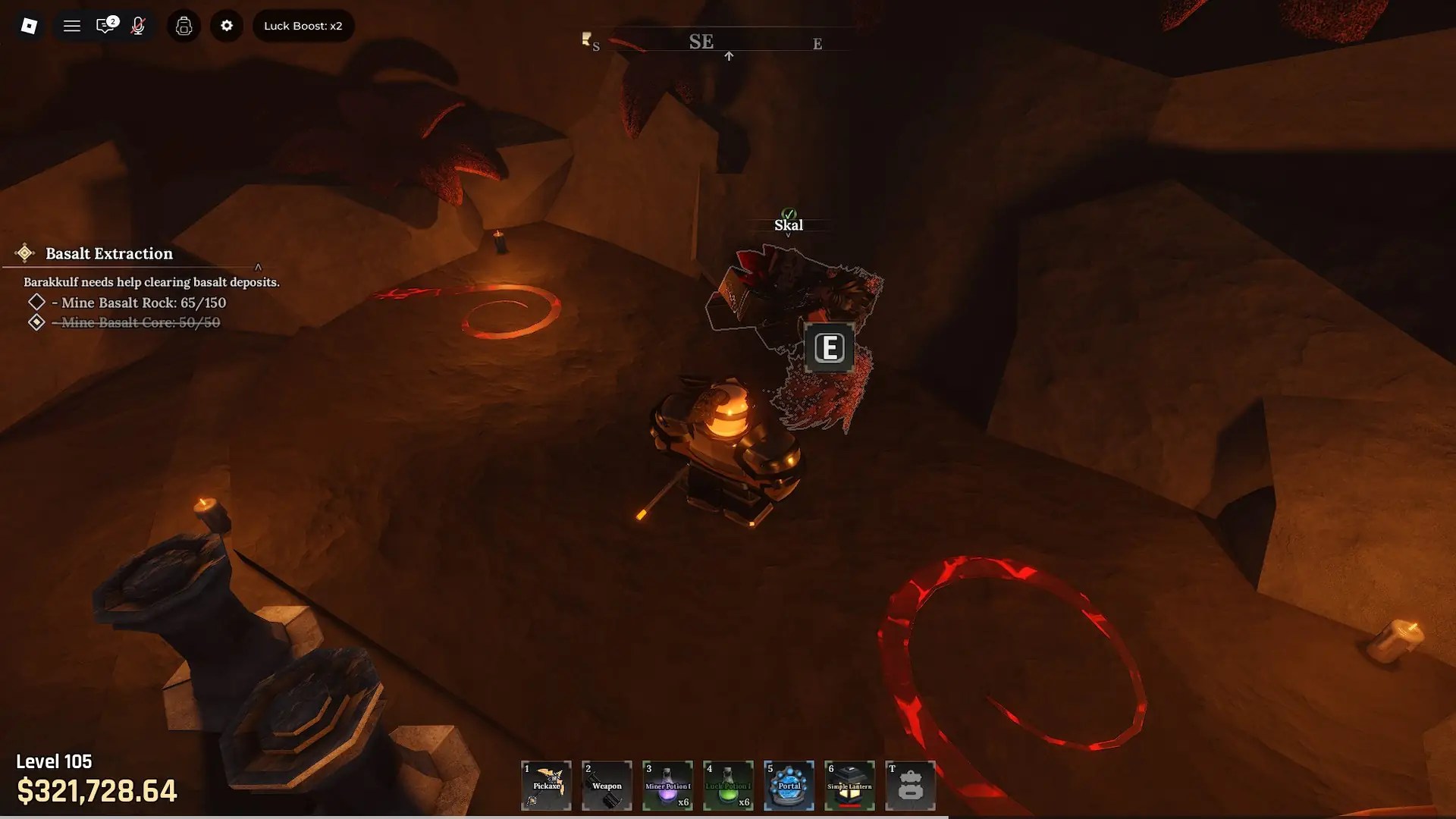The width and height of the screenshot is (1456, 819).
Task: Use the Miner Potion I in slot 3
Action: [667, 786]
